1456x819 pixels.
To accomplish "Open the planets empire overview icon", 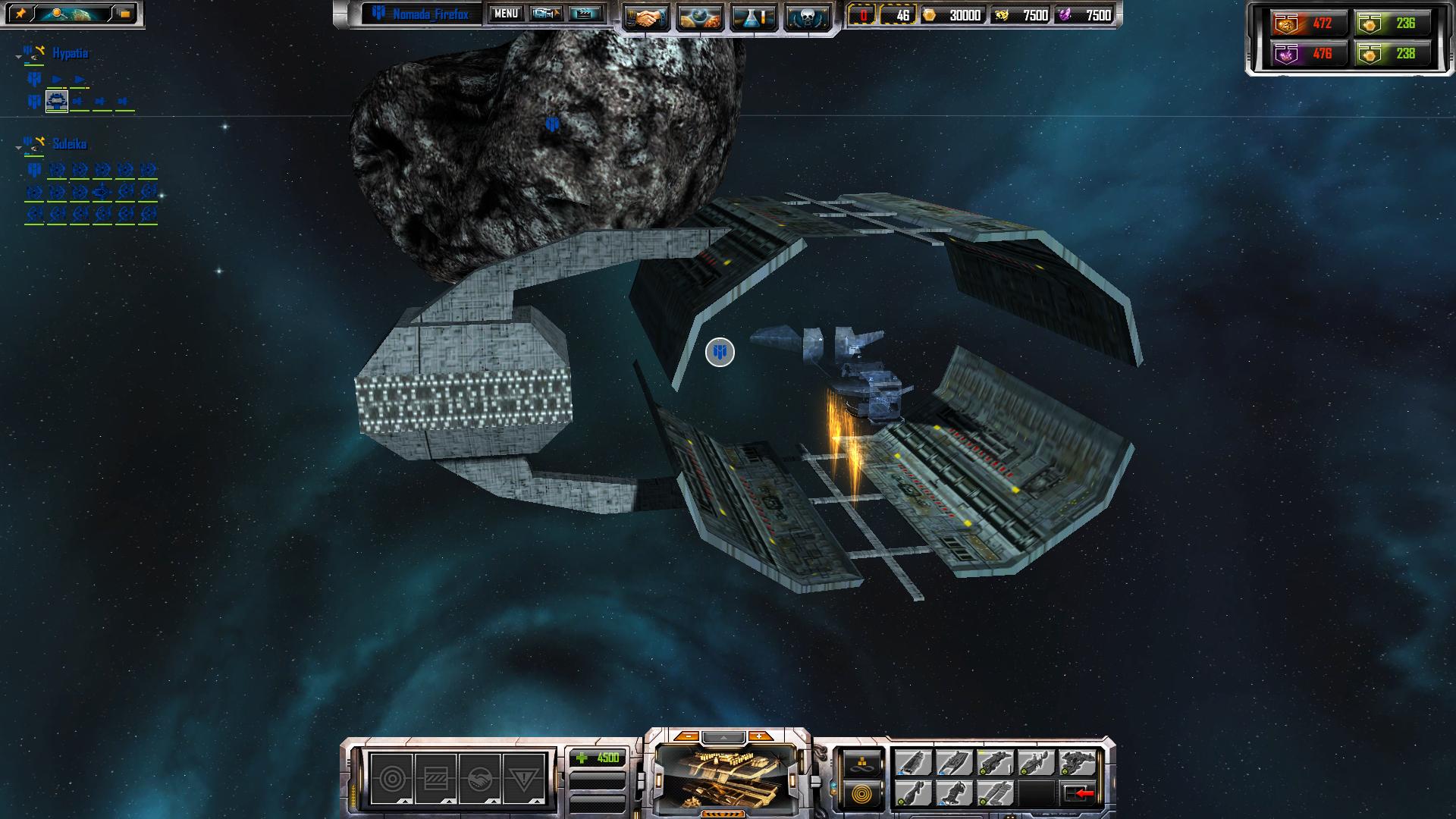I will tap(700, 17).
